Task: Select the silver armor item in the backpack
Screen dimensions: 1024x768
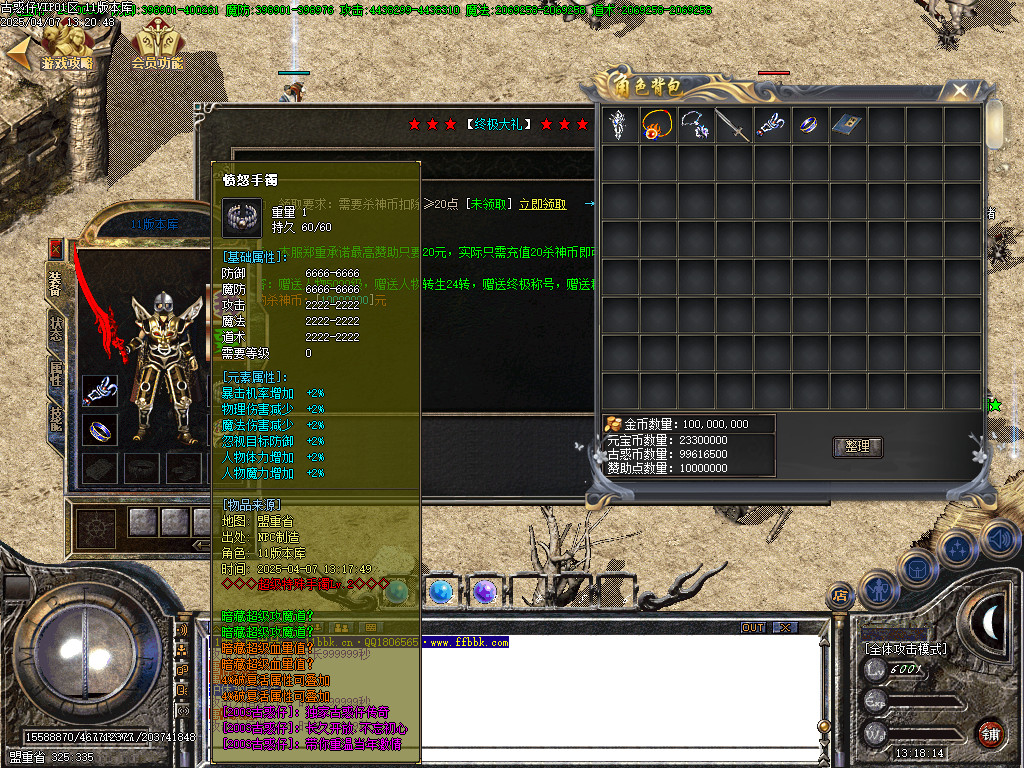Action: pos(618,125)
